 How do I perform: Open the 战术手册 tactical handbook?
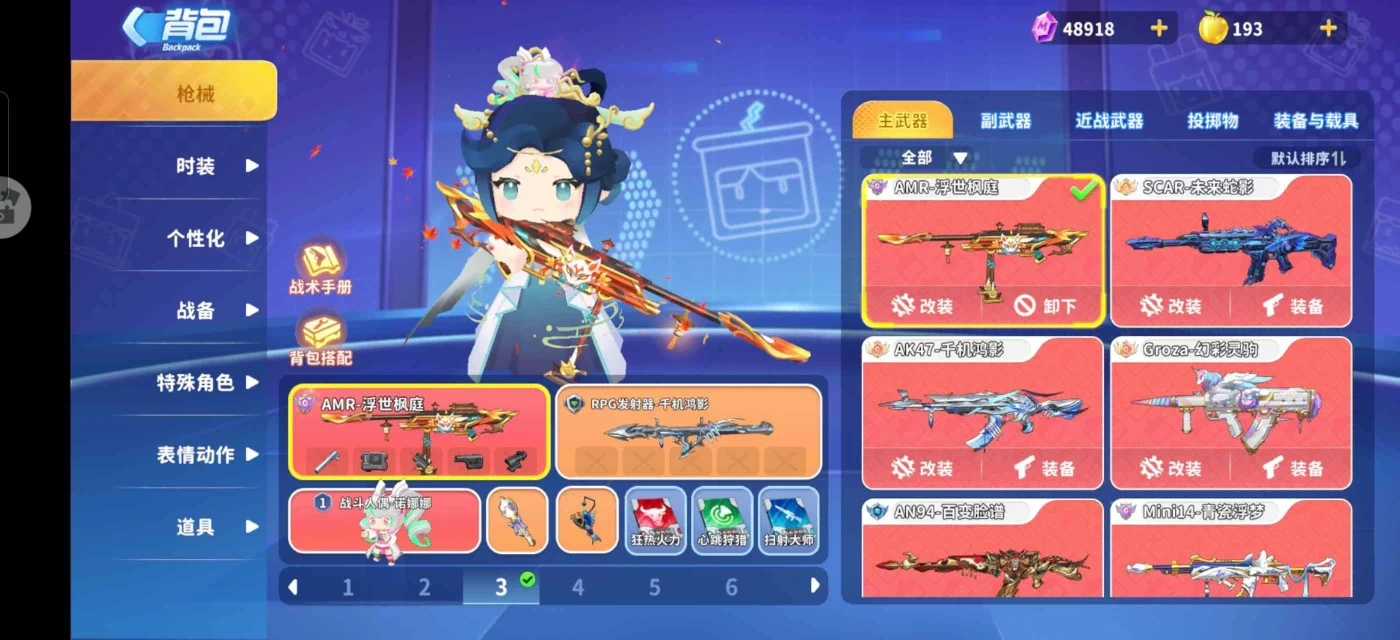click(x=320, y=268)
